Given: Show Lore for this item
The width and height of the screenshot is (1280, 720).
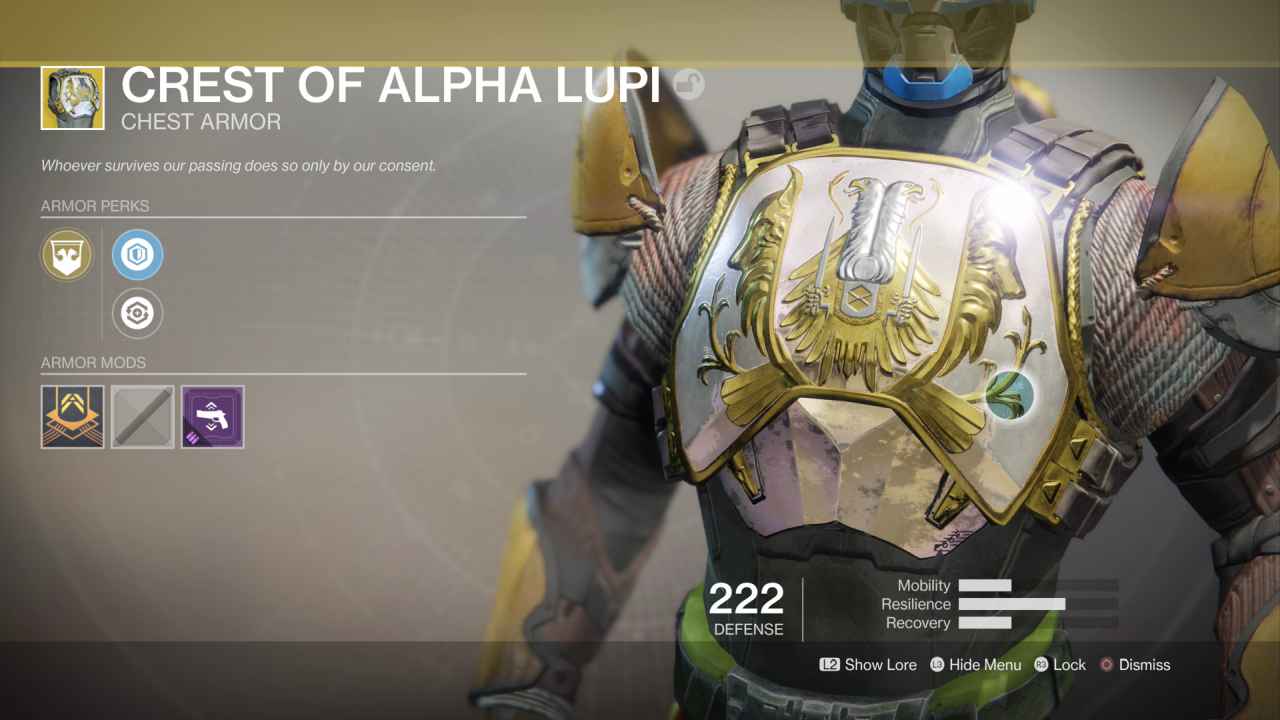Looking at the screenshot, I should [x=868, y=664].
